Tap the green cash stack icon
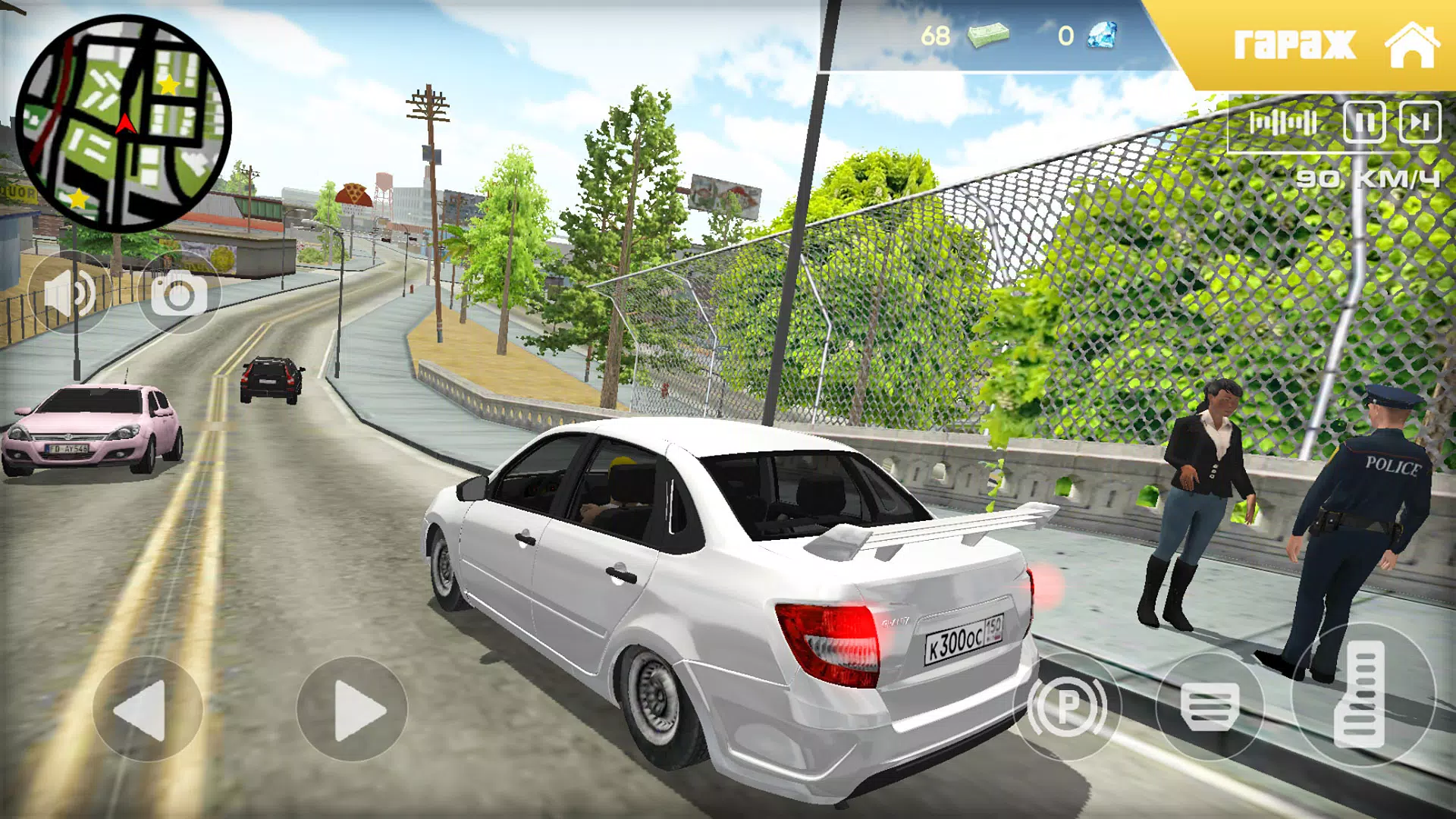 click(x=988, y=36)
